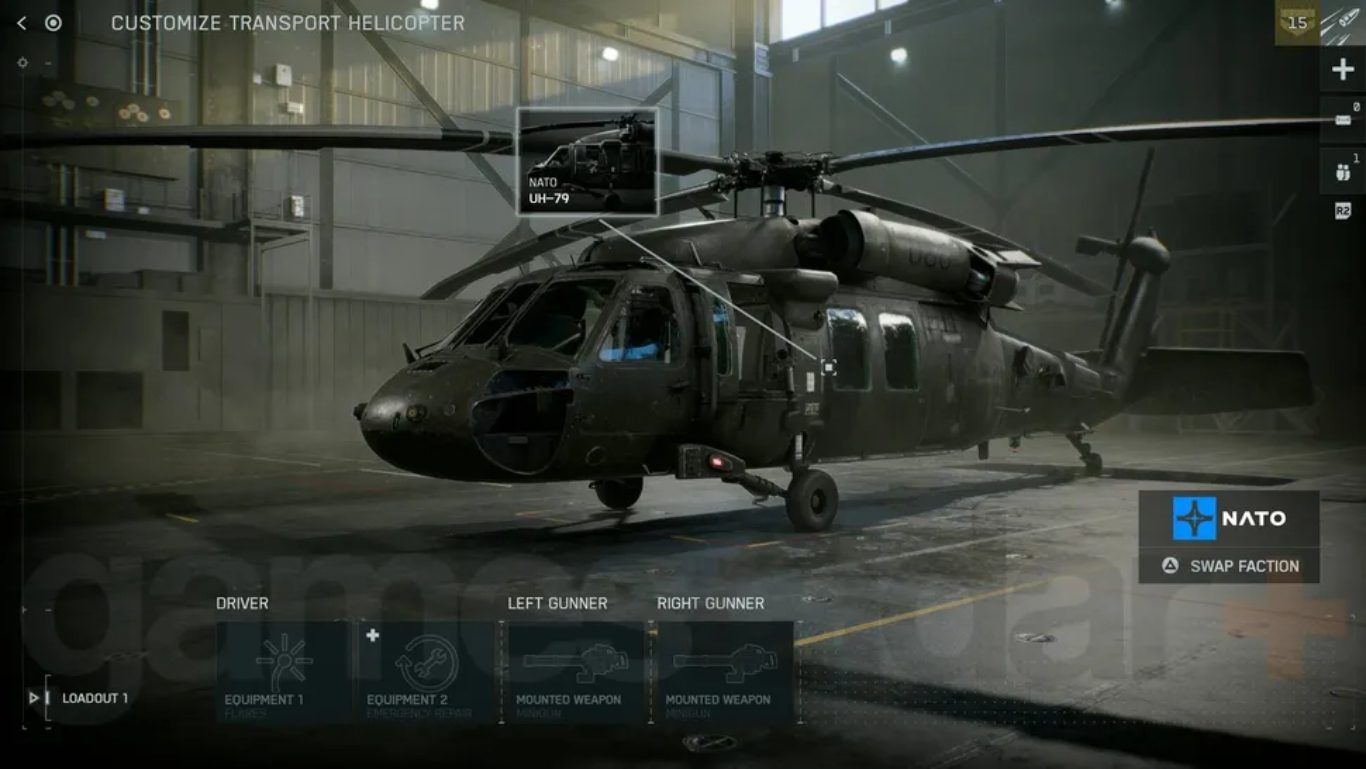Select the Equipment 1 Flares slot
Viewport: 1366px width, 769px height.
tap(285, 672)
